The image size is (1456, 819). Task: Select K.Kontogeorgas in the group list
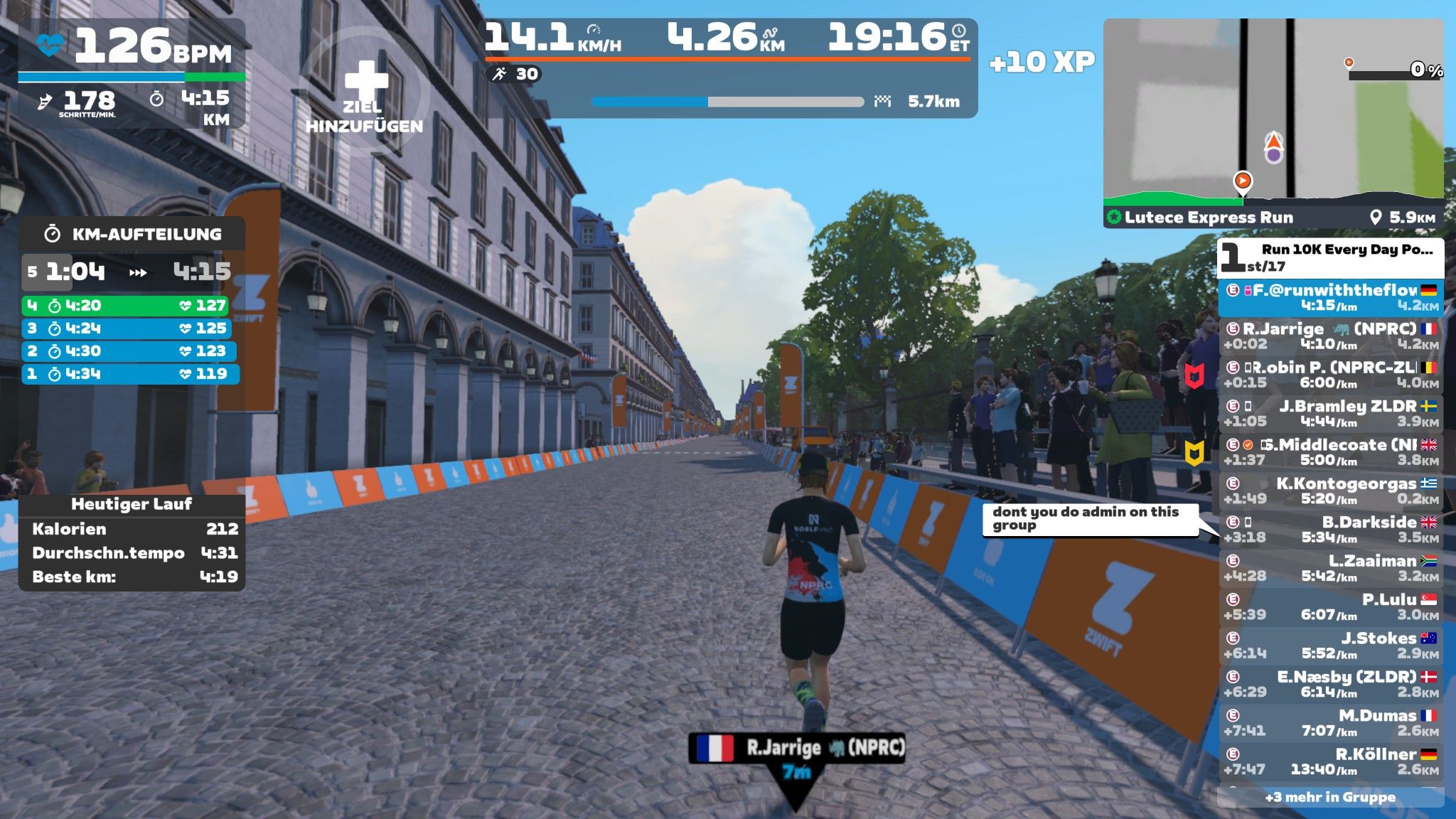1331,491
